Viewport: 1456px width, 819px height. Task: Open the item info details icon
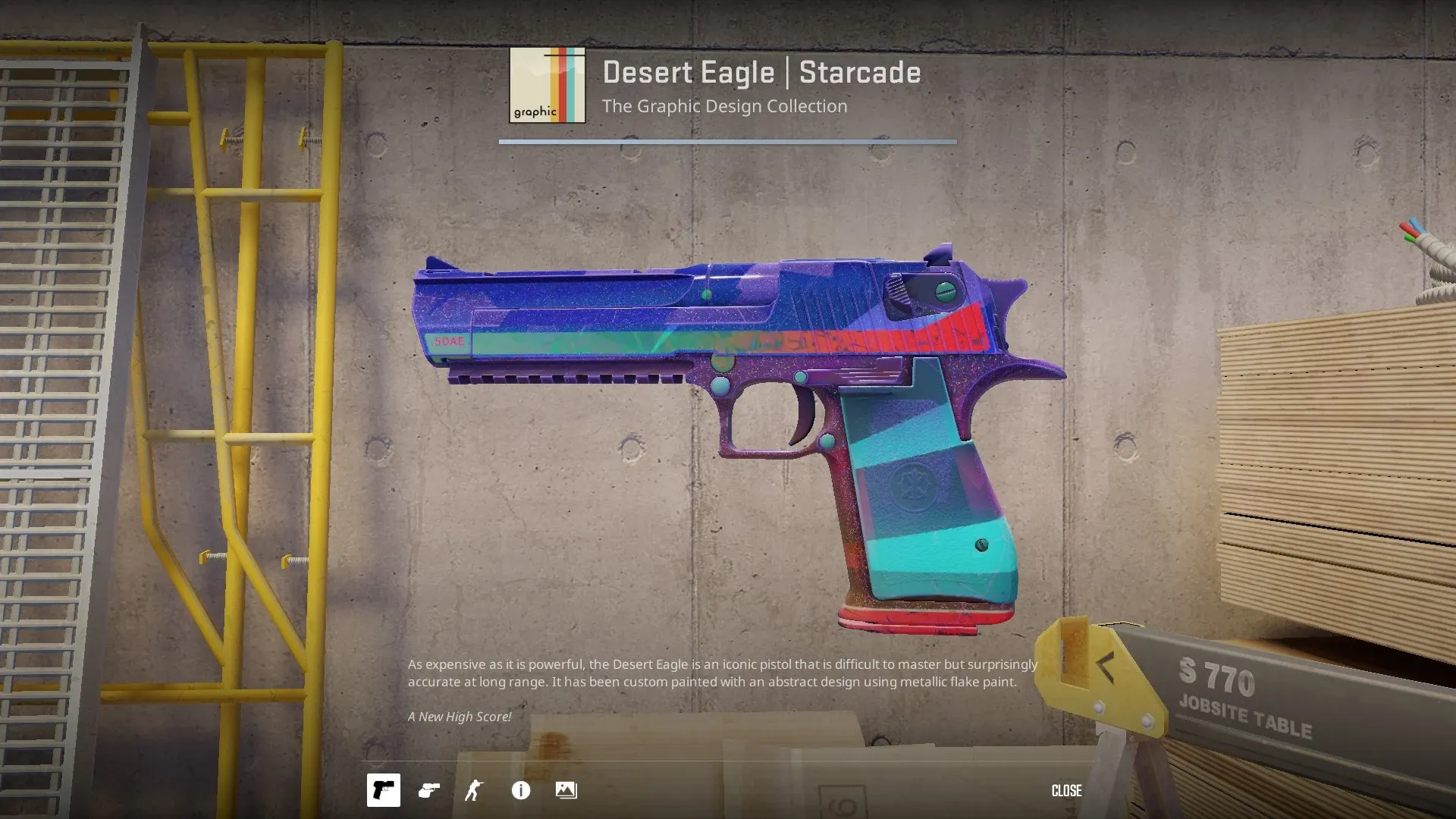tap(521, 790)
